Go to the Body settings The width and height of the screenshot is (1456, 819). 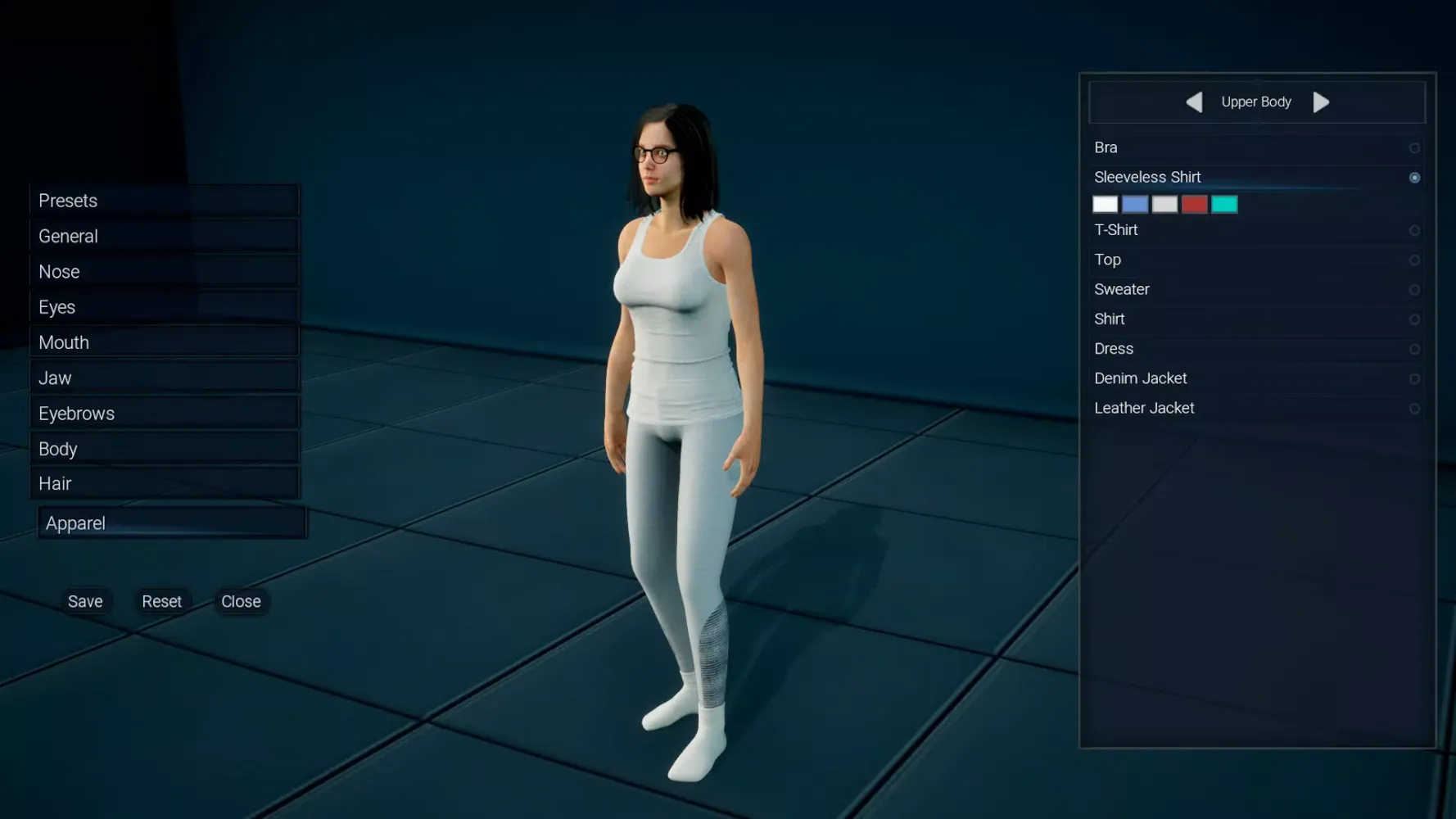(x=164, y=448)
